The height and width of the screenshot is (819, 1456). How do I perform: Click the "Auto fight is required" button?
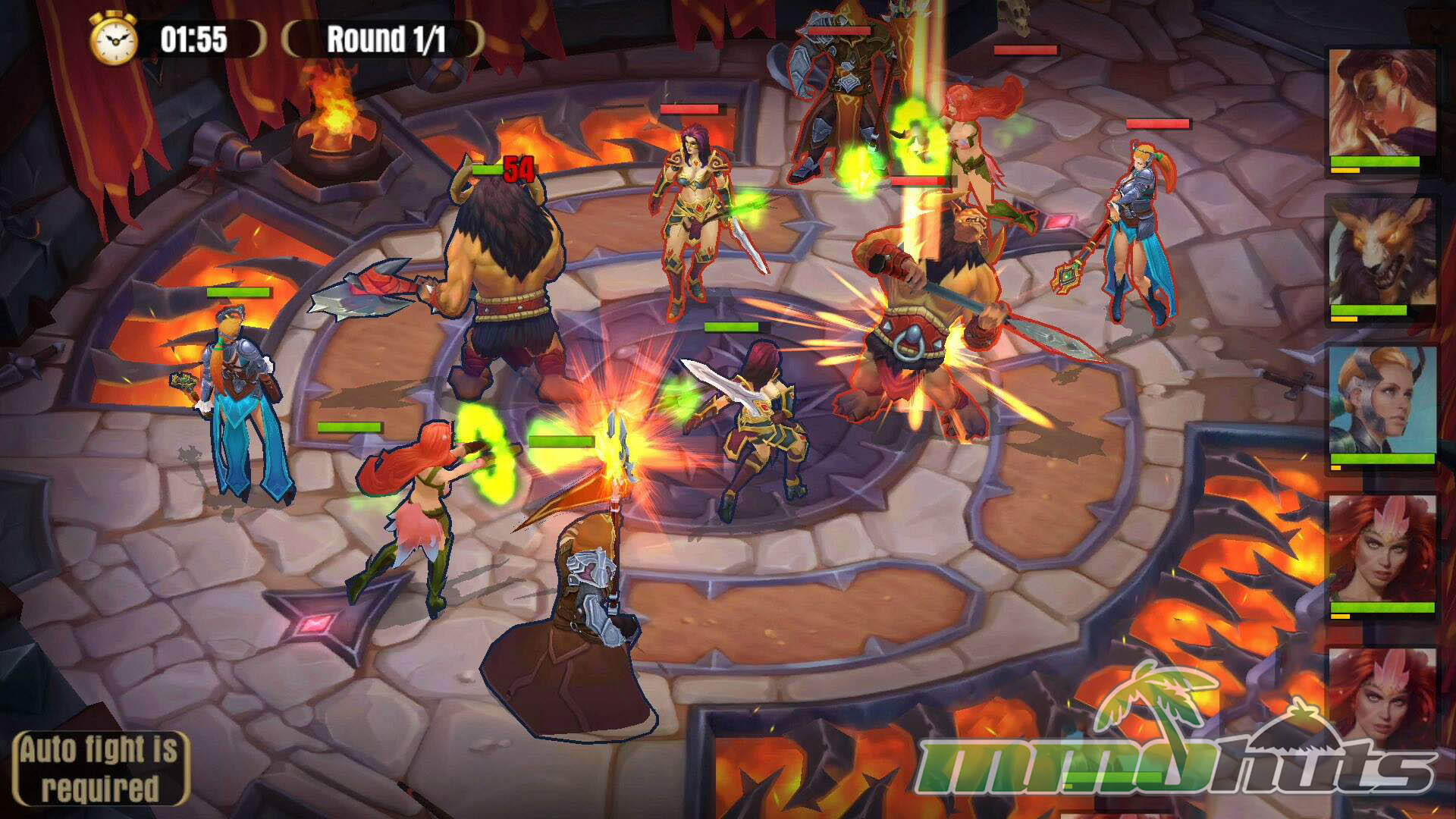[100, 768]
